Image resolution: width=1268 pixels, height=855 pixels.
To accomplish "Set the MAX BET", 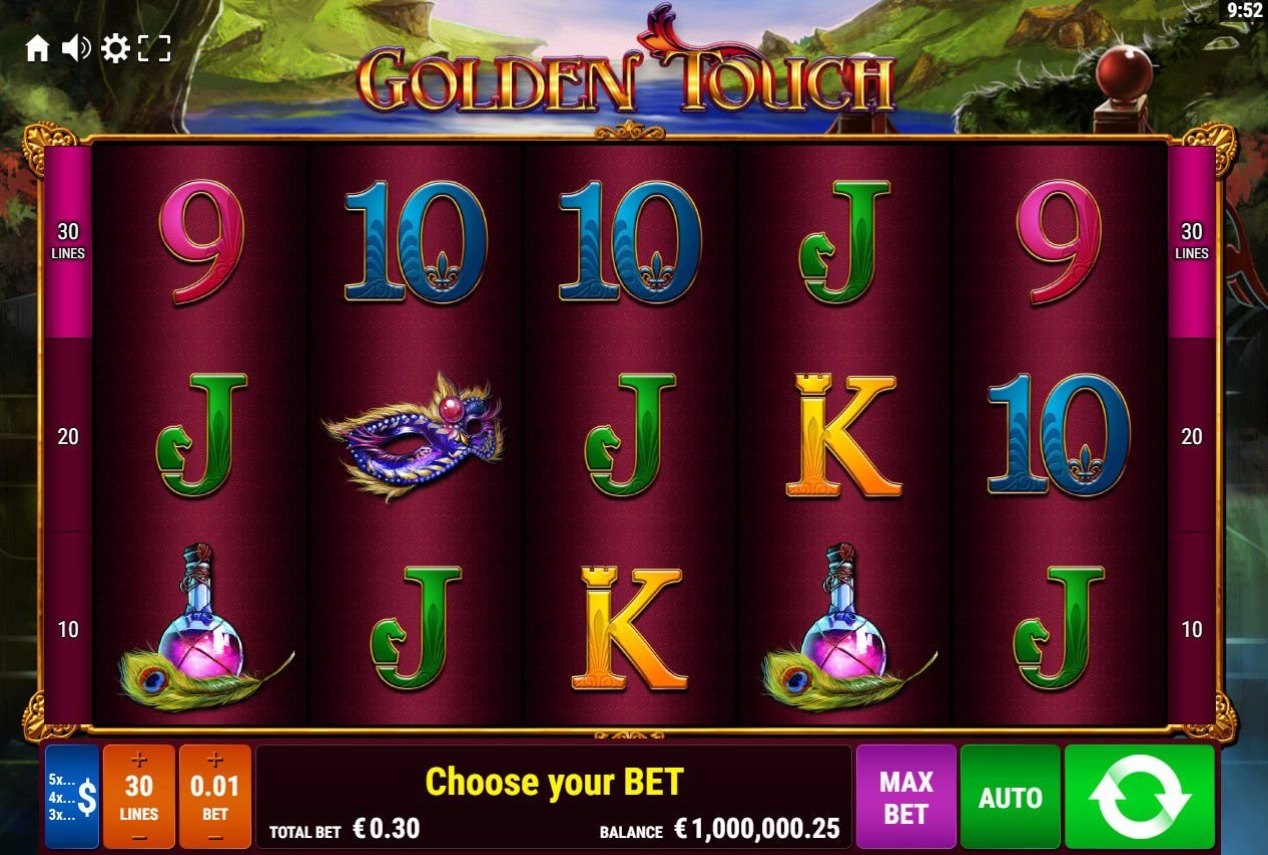I will point(905,797).
